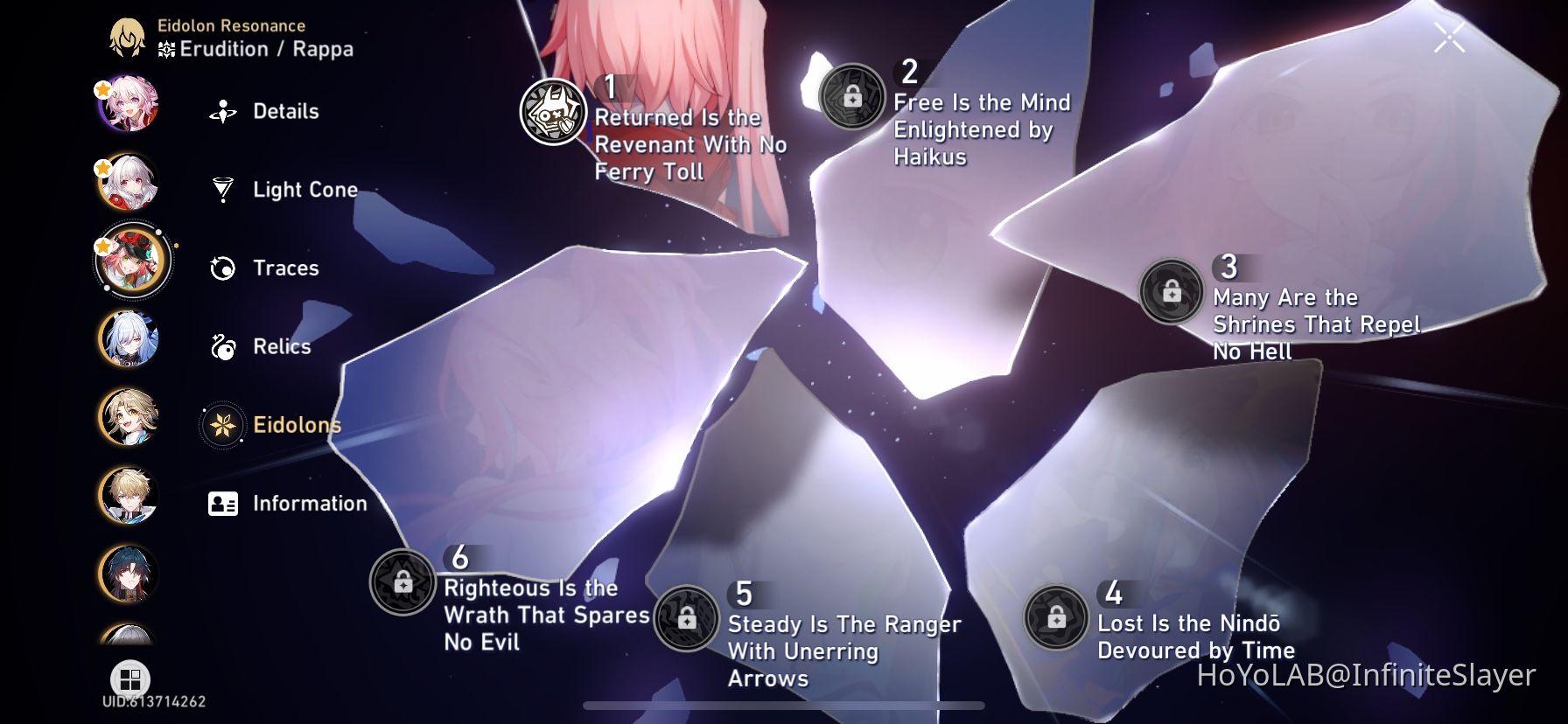Image resolution: width=1568 pixels, height=724 pixels.
Task: Close the Eidolons screen with the X
Action: (1451, 36)
